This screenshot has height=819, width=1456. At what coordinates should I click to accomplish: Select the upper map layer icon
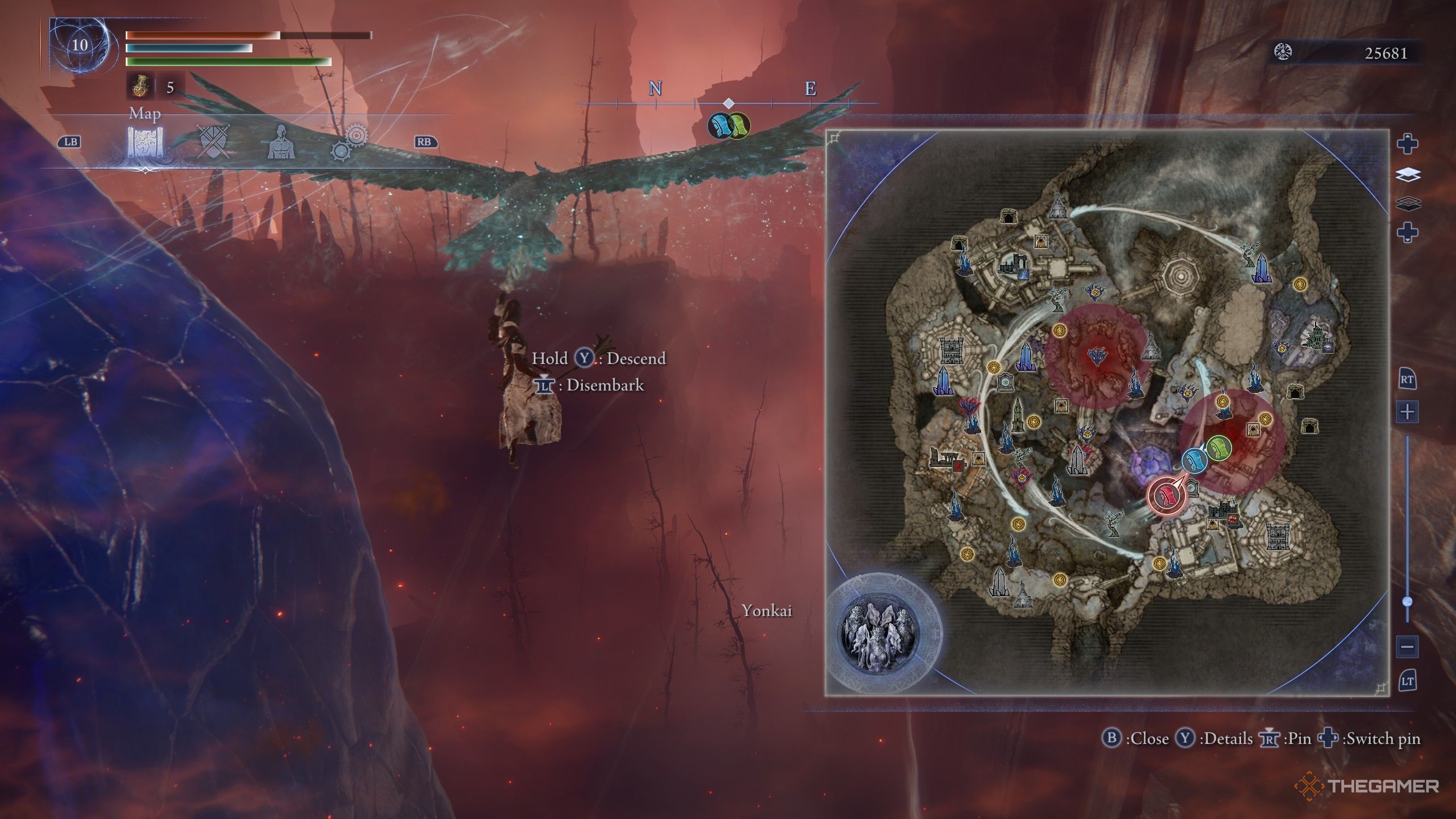click(1408, 175)
